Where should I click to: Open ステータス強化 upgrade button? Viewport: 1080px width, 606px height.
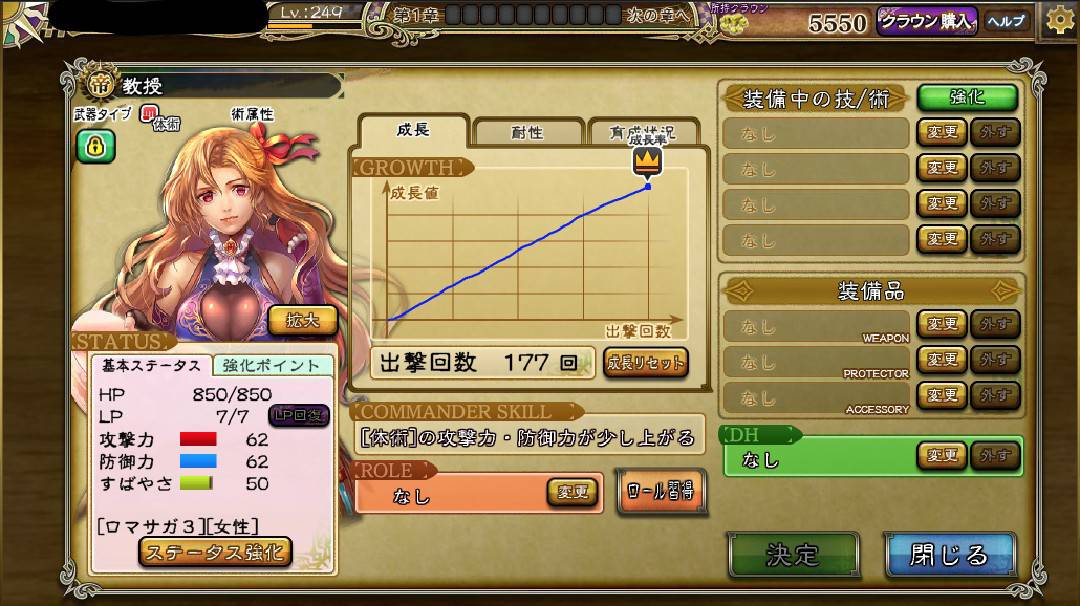pos(215,551)
